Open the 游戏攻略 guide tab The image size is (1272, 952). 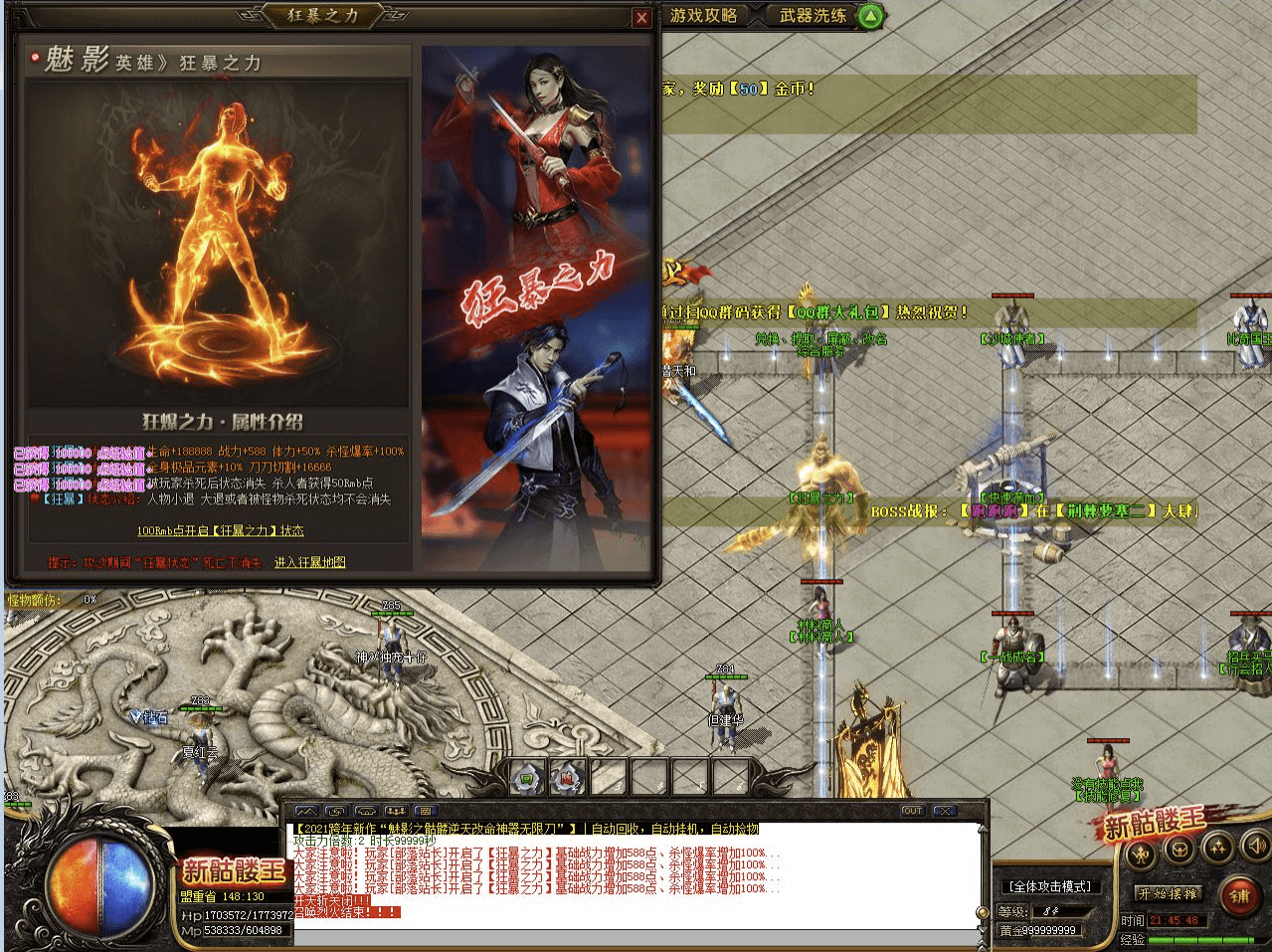704,15
